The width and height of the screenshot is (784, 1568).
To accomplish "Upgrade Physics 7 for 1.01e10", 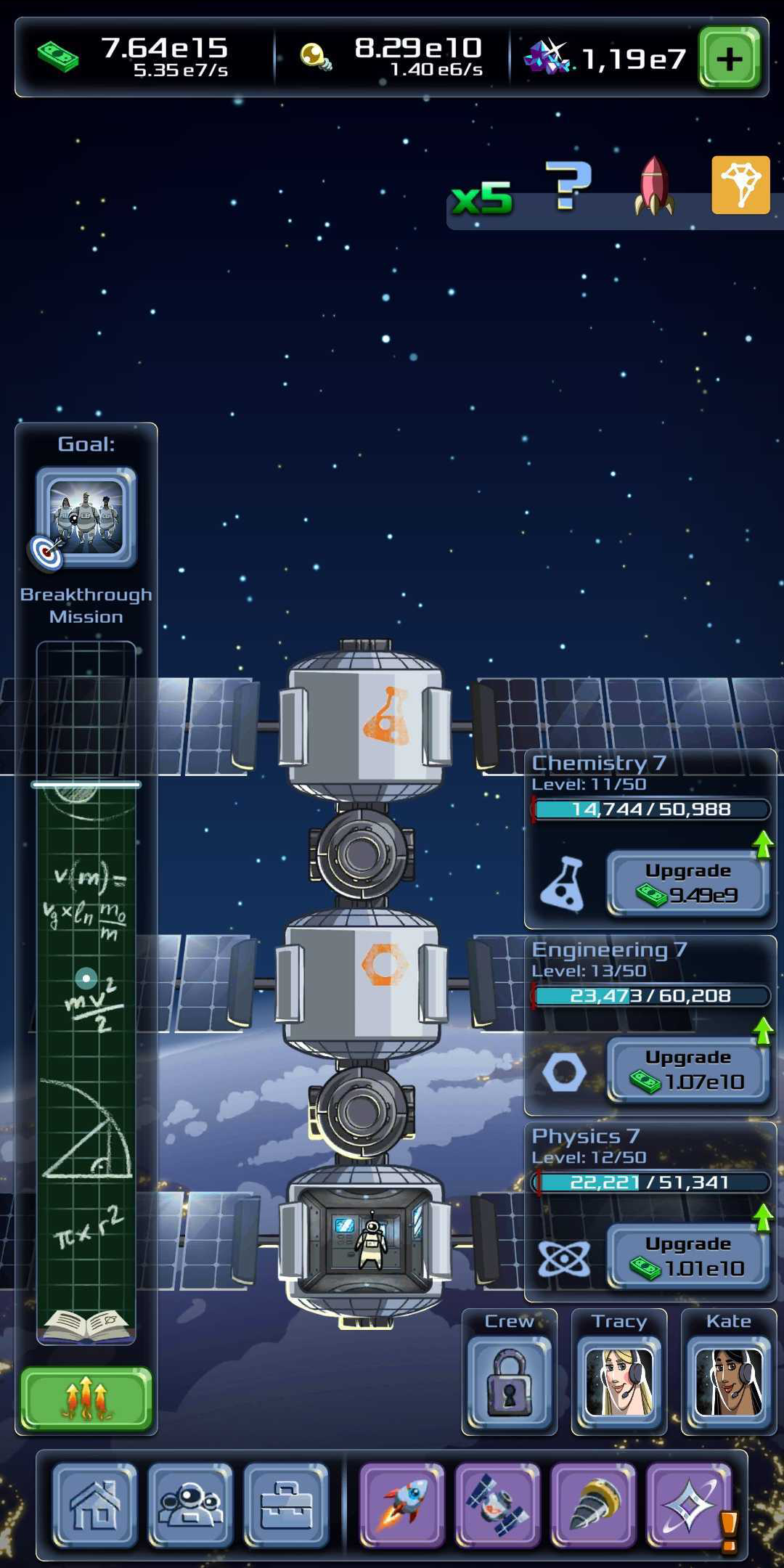I will pyautogui.click(x=687, y=1257).
